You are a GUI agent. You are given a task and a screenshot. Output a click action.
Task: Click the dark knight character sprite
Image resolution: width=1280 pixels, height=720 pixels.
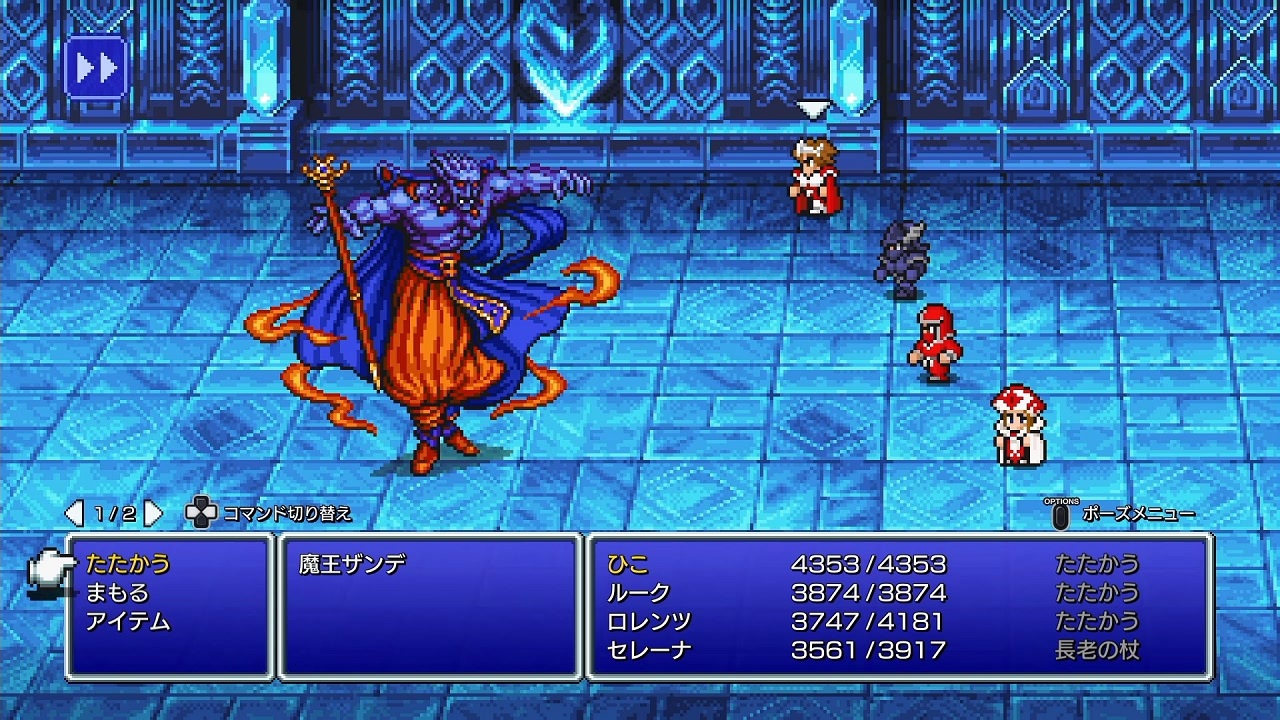click(905, 255)
